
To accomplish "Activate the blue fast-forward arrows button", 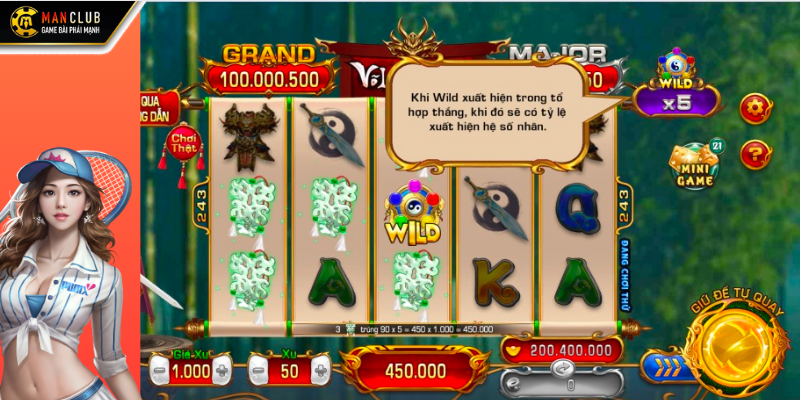I will point(661,366).
